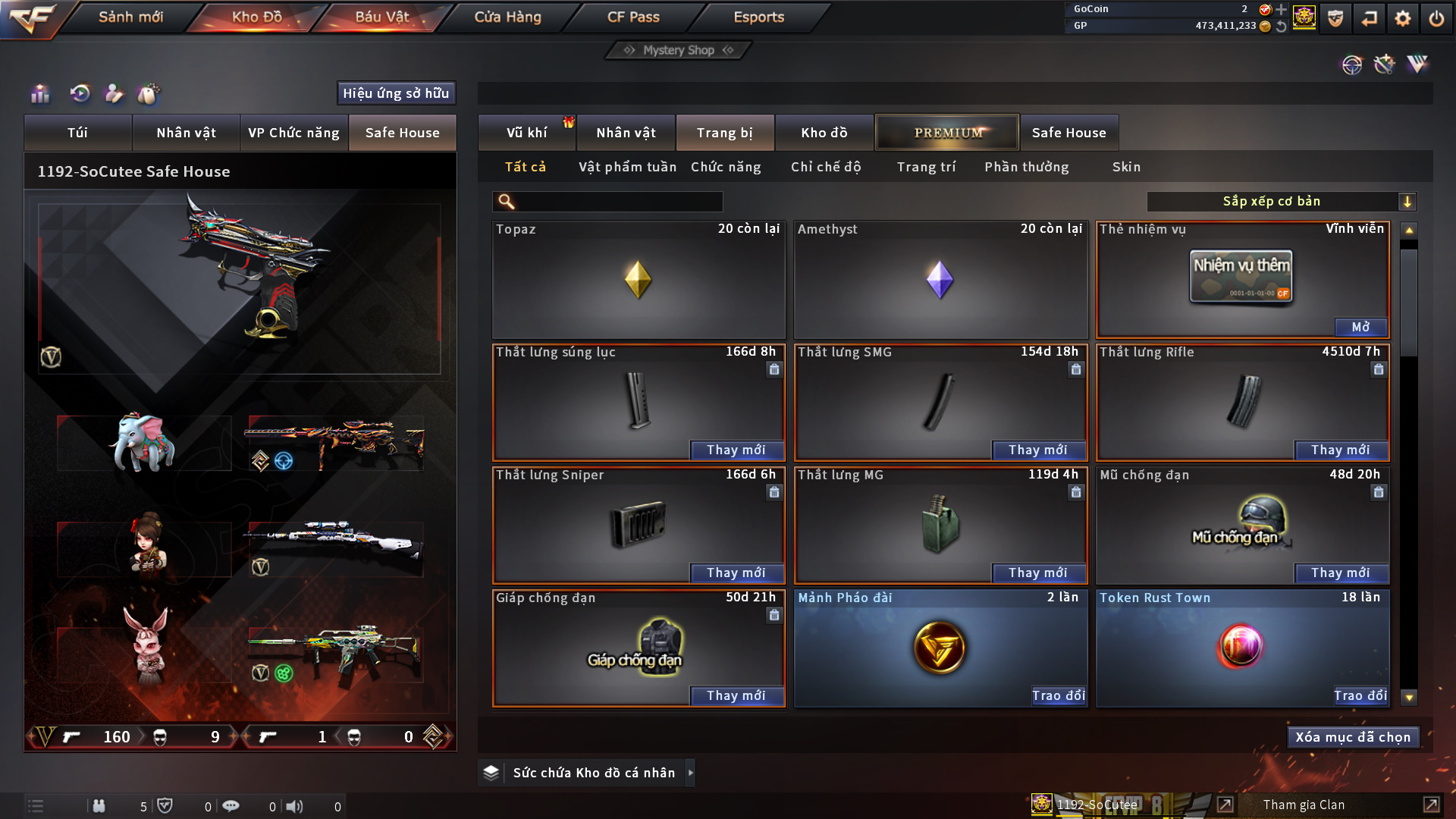Open the Esports menu

click(x=758, y=17)
